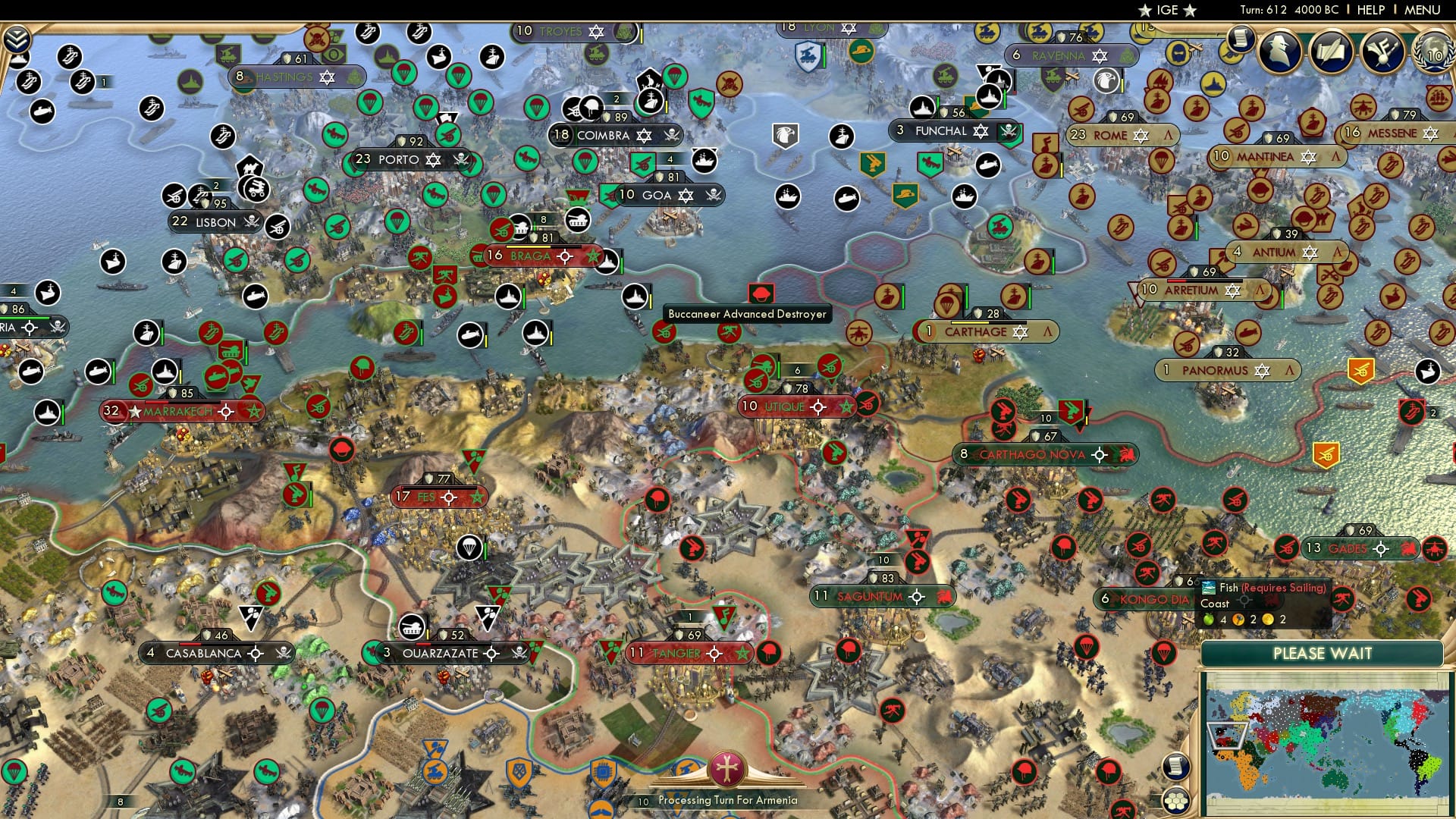
Task: Click the laurel-wreathed cultural counter showing 10
Action: coord(1432,53)
